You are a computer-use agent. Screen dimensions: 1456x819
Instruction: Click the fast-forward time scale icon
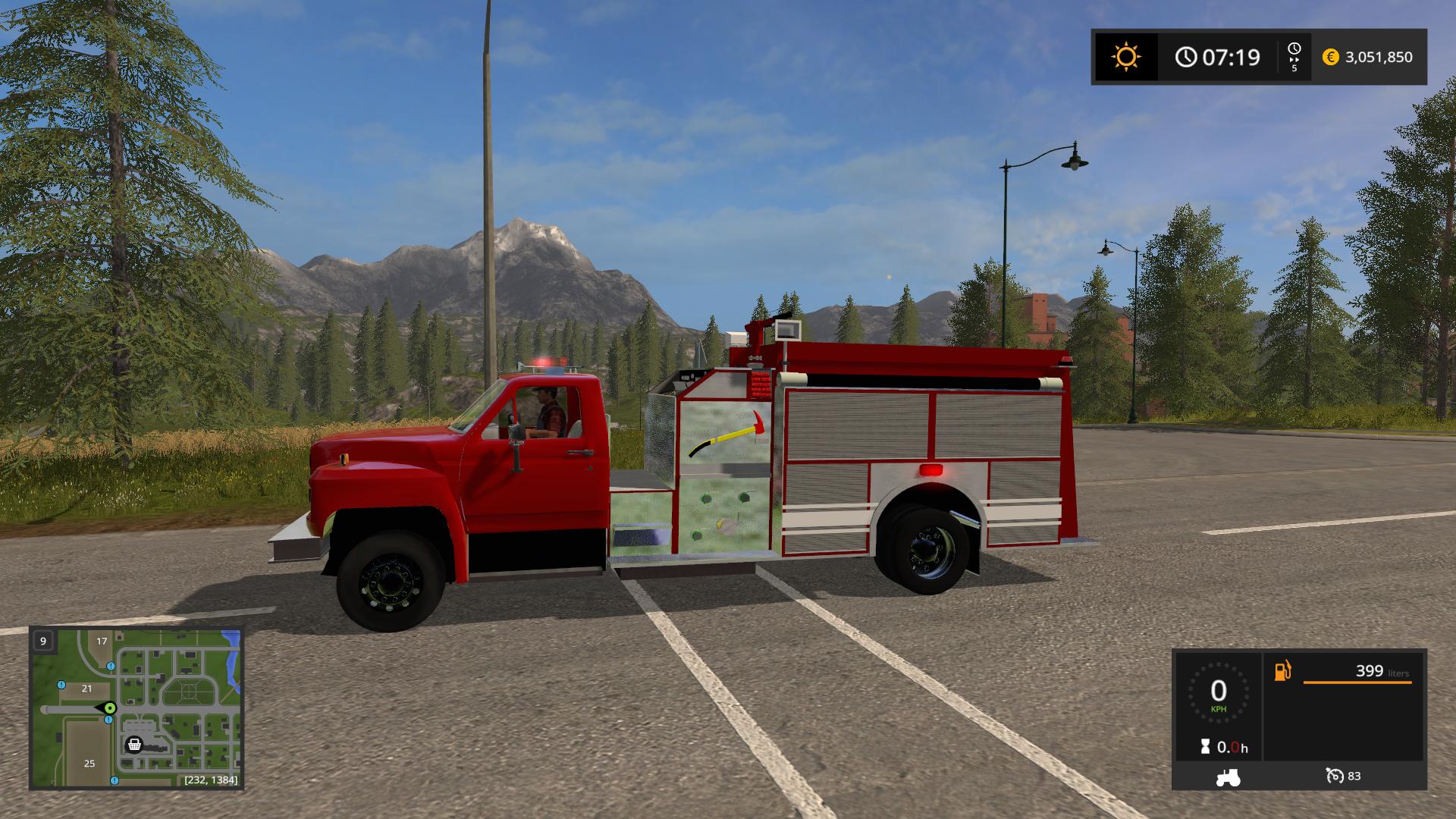pos(1294,51)
